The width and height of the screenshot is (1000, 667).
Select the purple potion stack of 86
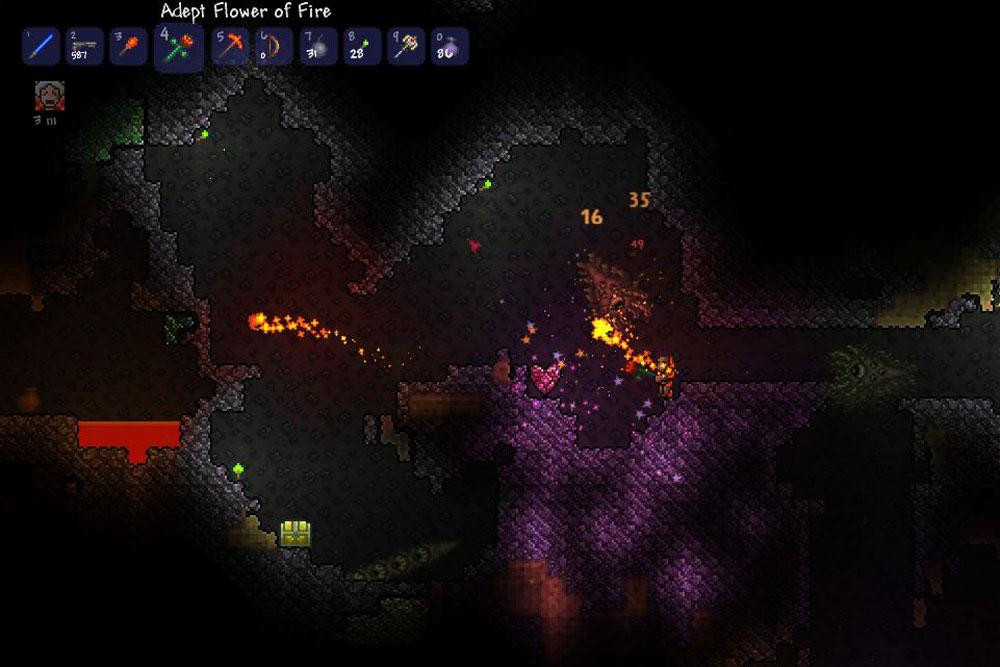[449, 46]
